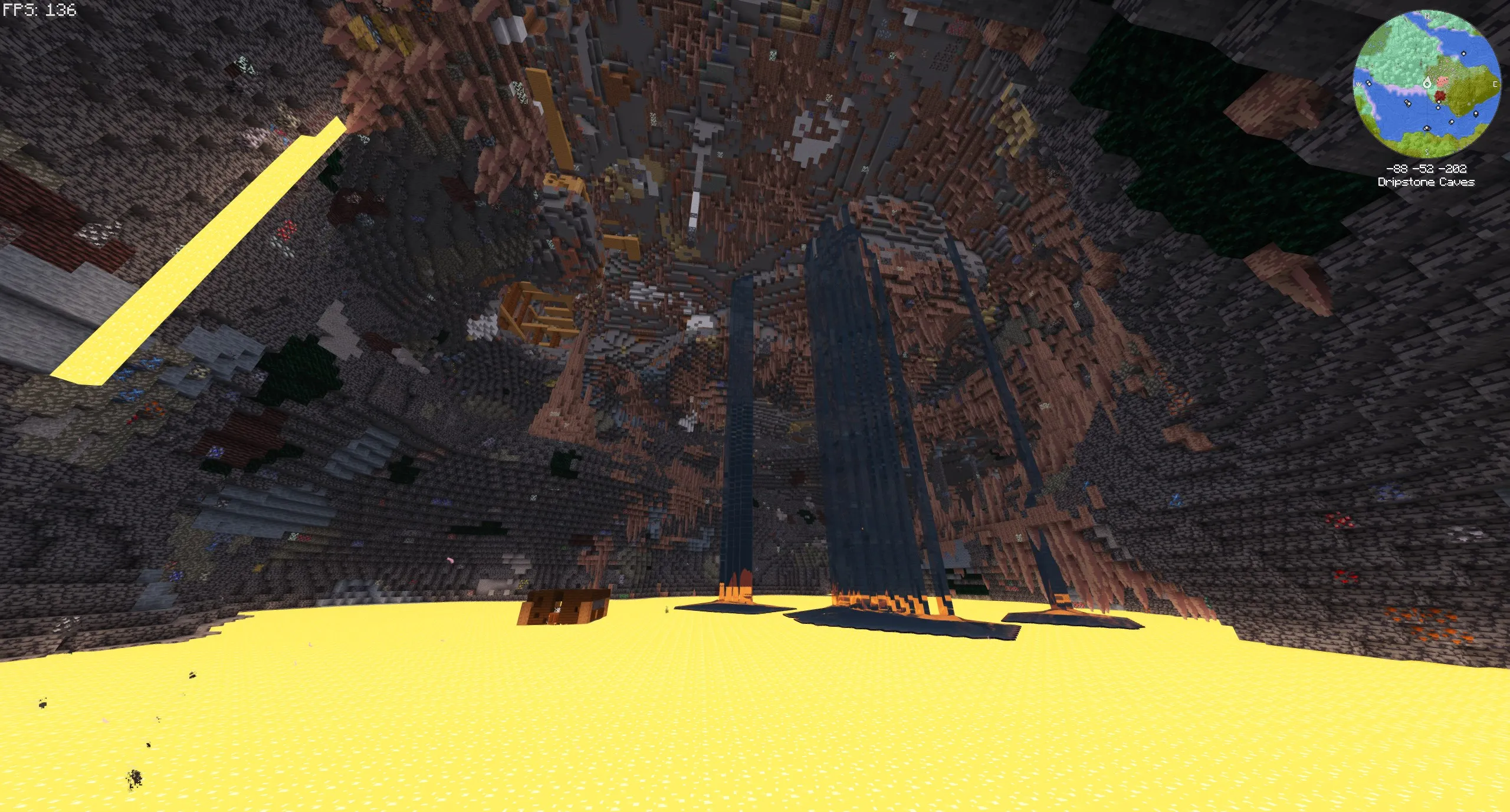Click the S compass indicator on the minimap
The image size is (1510, 812).
pos(1427,152)
